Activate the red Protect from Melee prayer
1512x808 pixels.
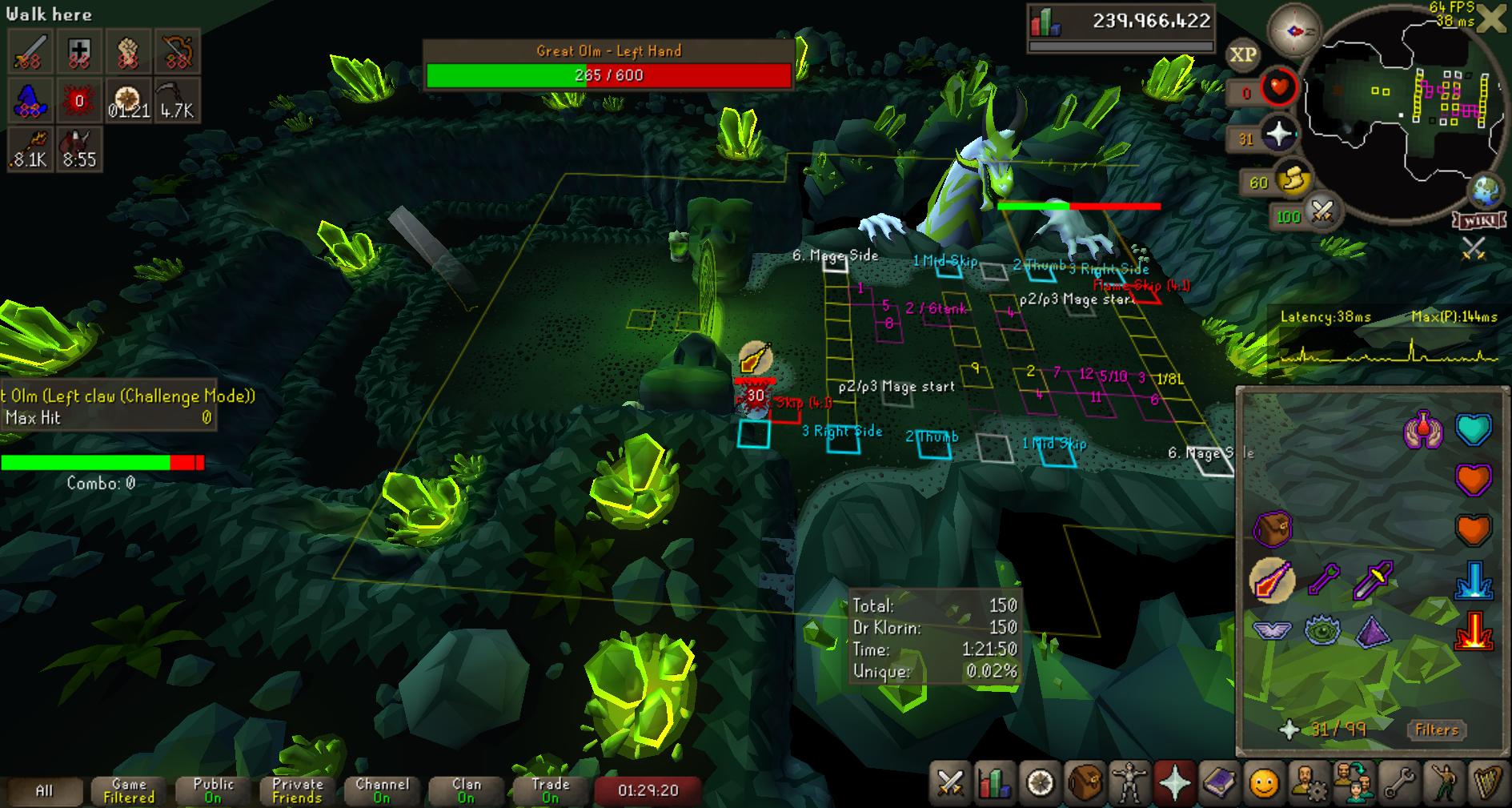[x=1474, y=631]
